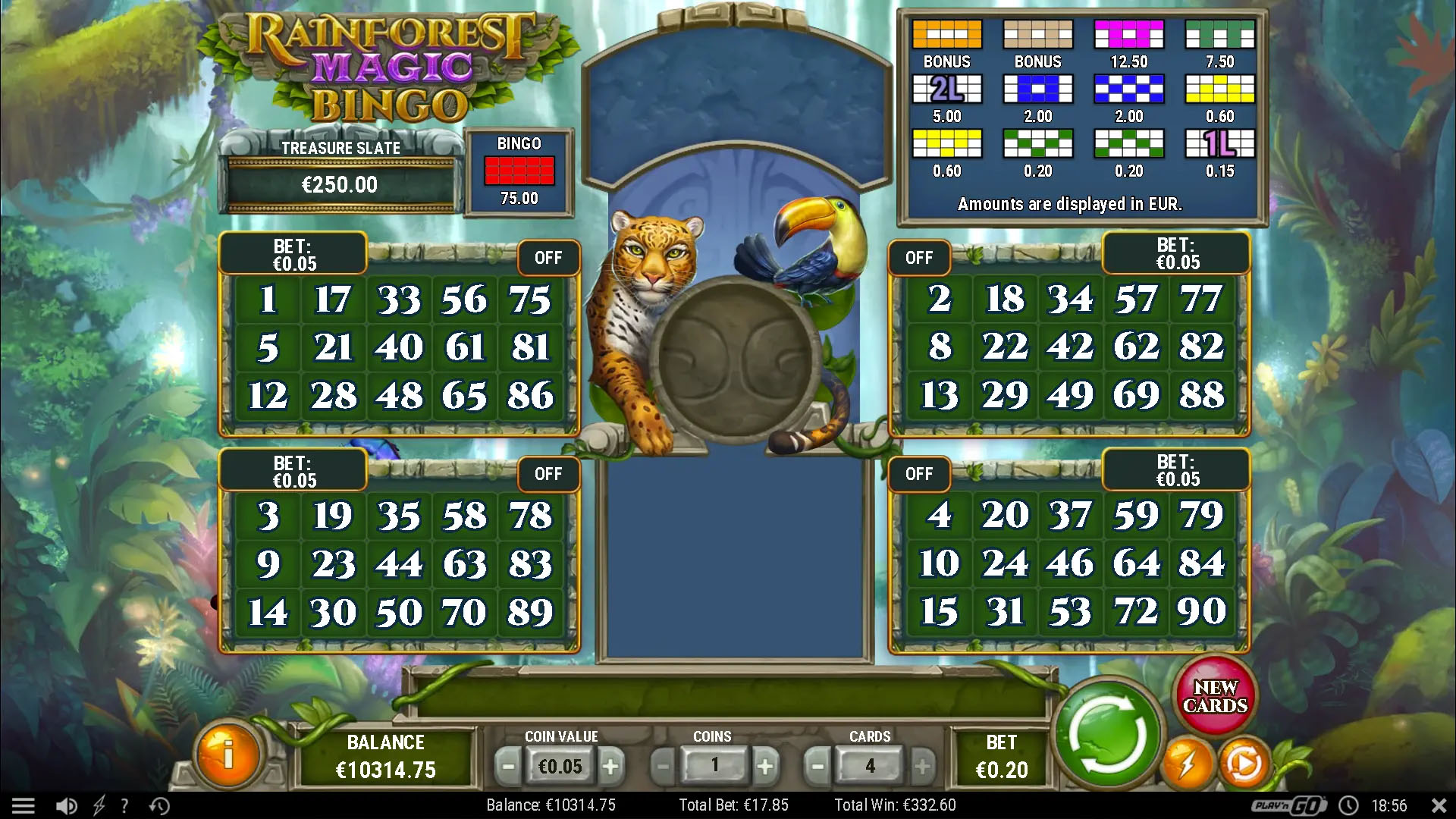
Task: Open the game info panel via the orange i icon
Action: [227, 755]
